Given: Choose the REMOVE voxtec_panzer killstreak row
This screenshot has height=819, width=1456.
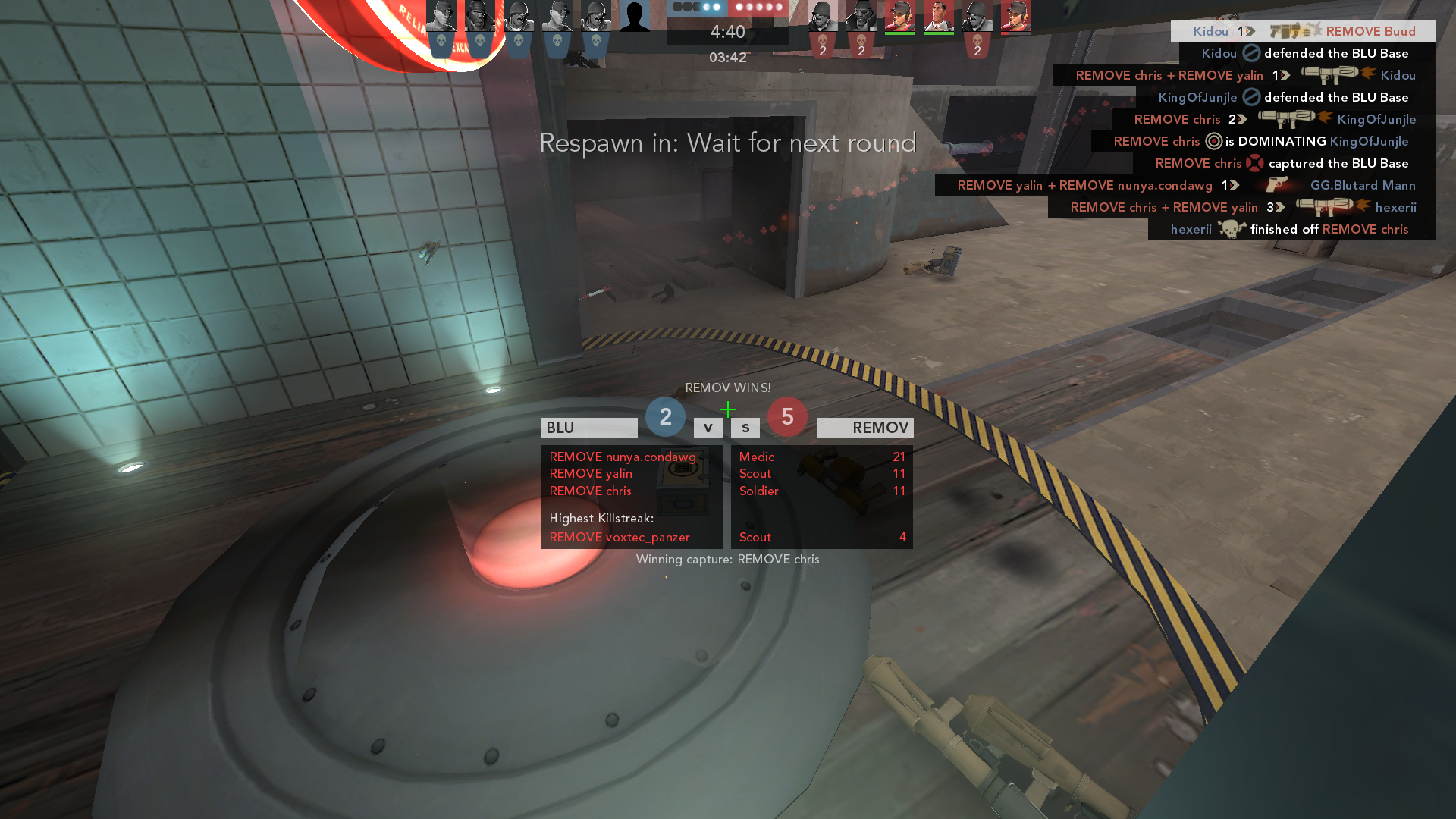Looking at the screenshot, I should (619, 537).
